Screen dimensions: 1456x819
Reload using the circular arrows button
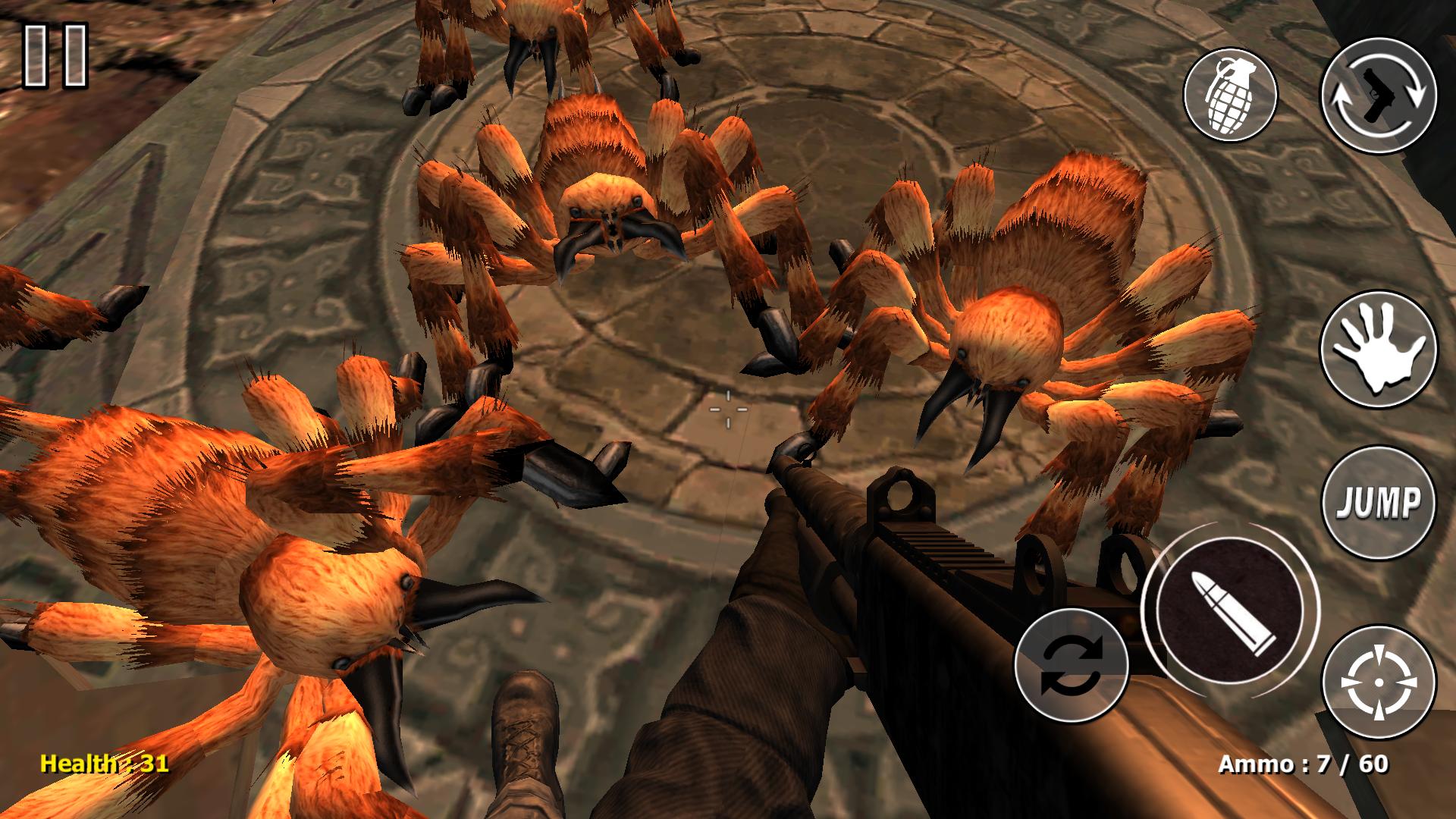(1072, 664)
